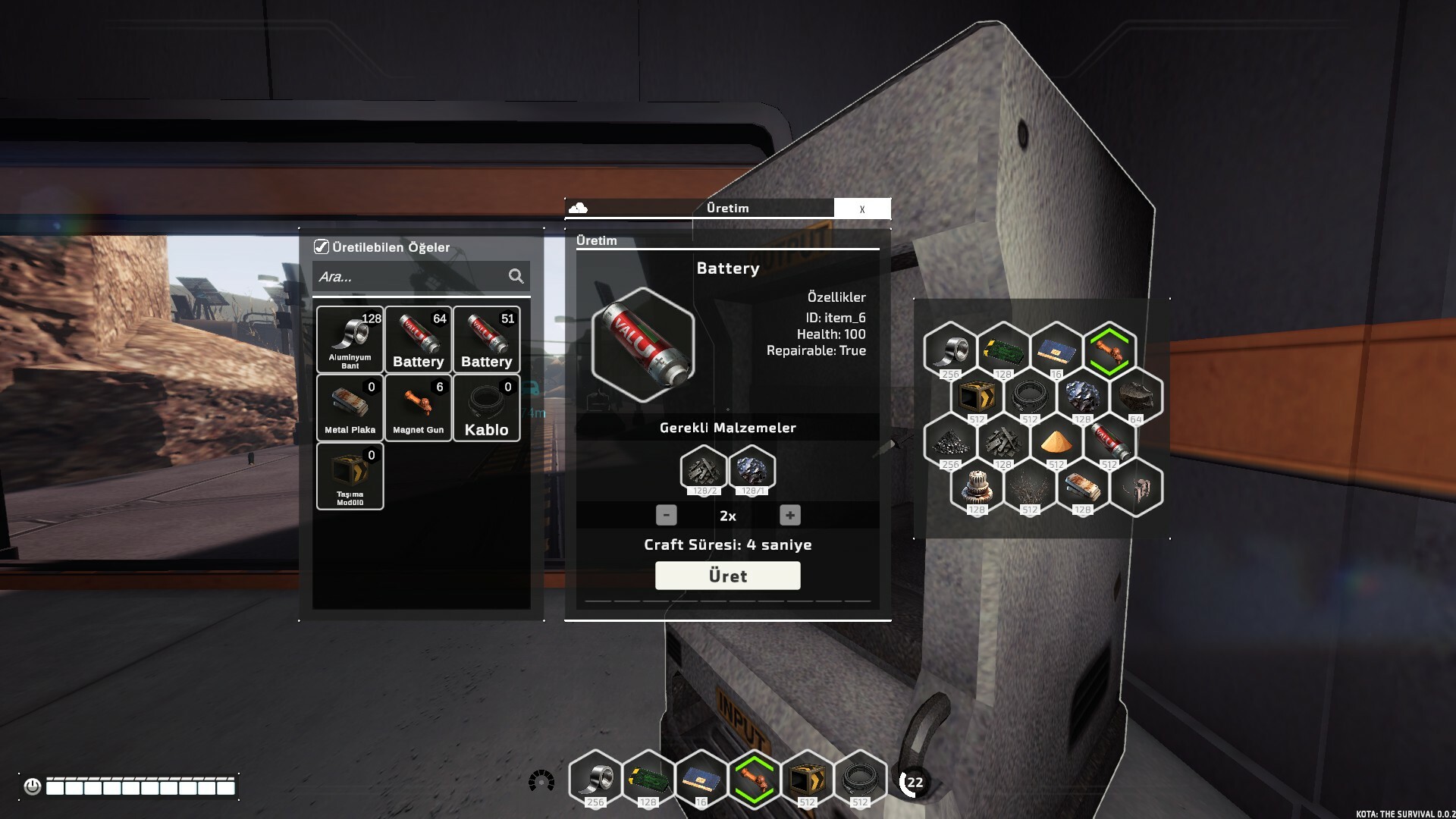The height and width of the screenshot is (819, 1456).
Task: Select the green circuit board hotbar slot
Action: [648, 779]
